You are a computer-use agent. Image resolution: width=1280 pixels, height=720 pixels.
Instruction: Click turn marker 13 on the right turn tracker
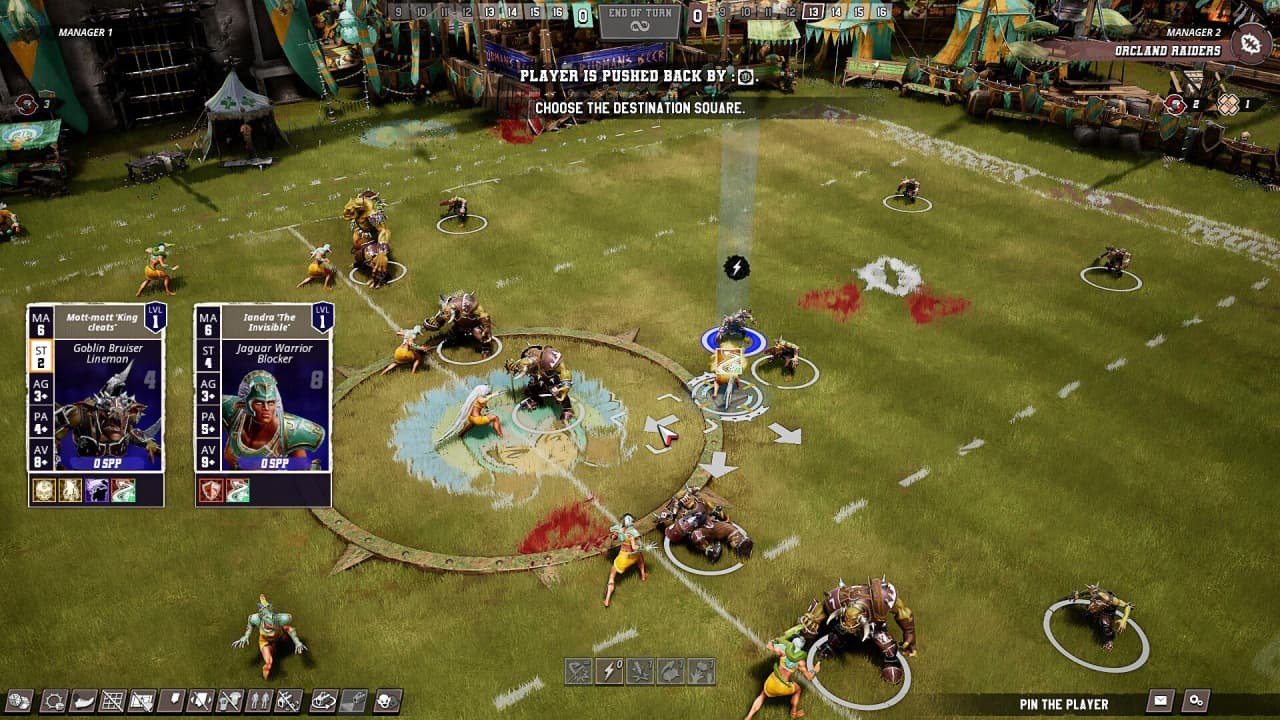[813, 13]
